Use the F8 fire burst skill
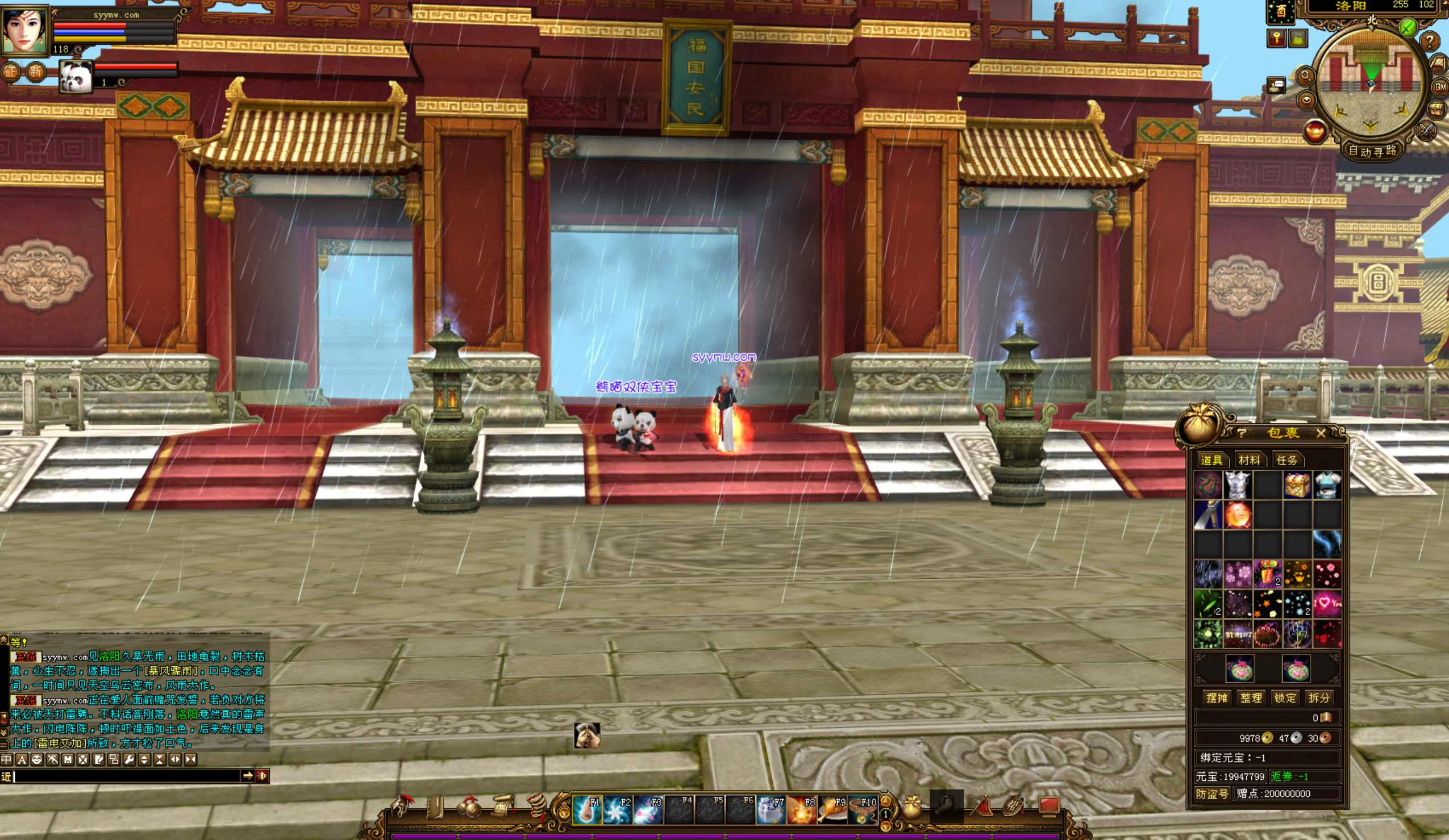Viewport: 1449px width, 840px height. tap(802, 810)
